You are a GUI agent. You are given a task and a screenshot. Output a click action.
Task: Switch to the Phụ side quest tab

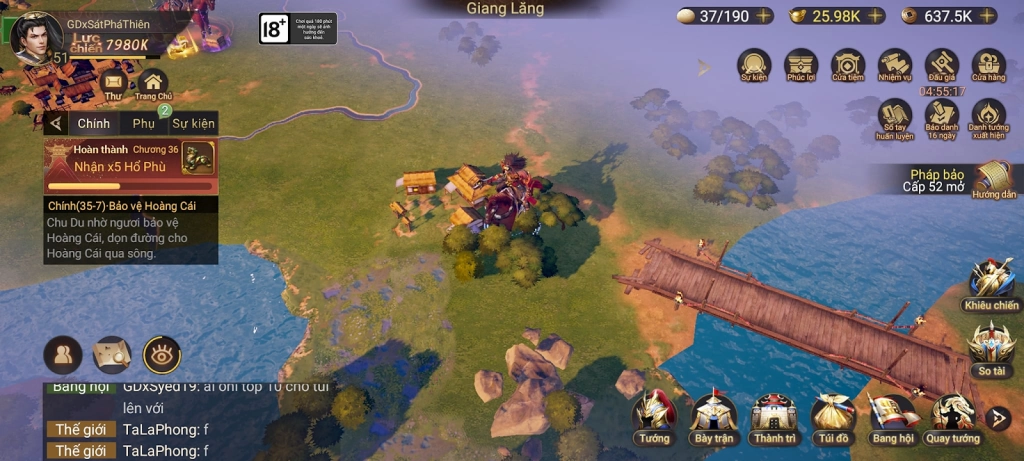coord(144,123)
